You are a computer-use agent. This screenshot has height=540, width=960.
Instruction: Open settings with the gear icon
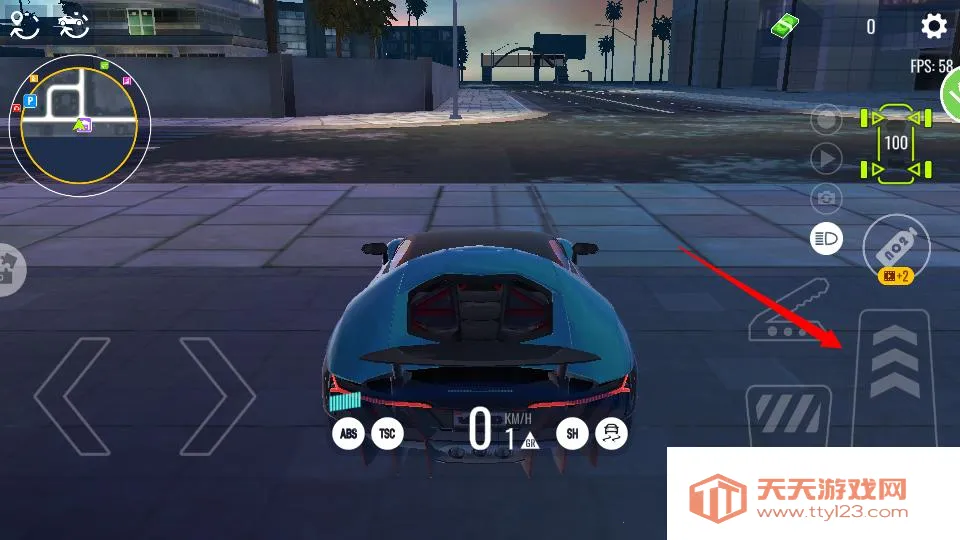933,26
